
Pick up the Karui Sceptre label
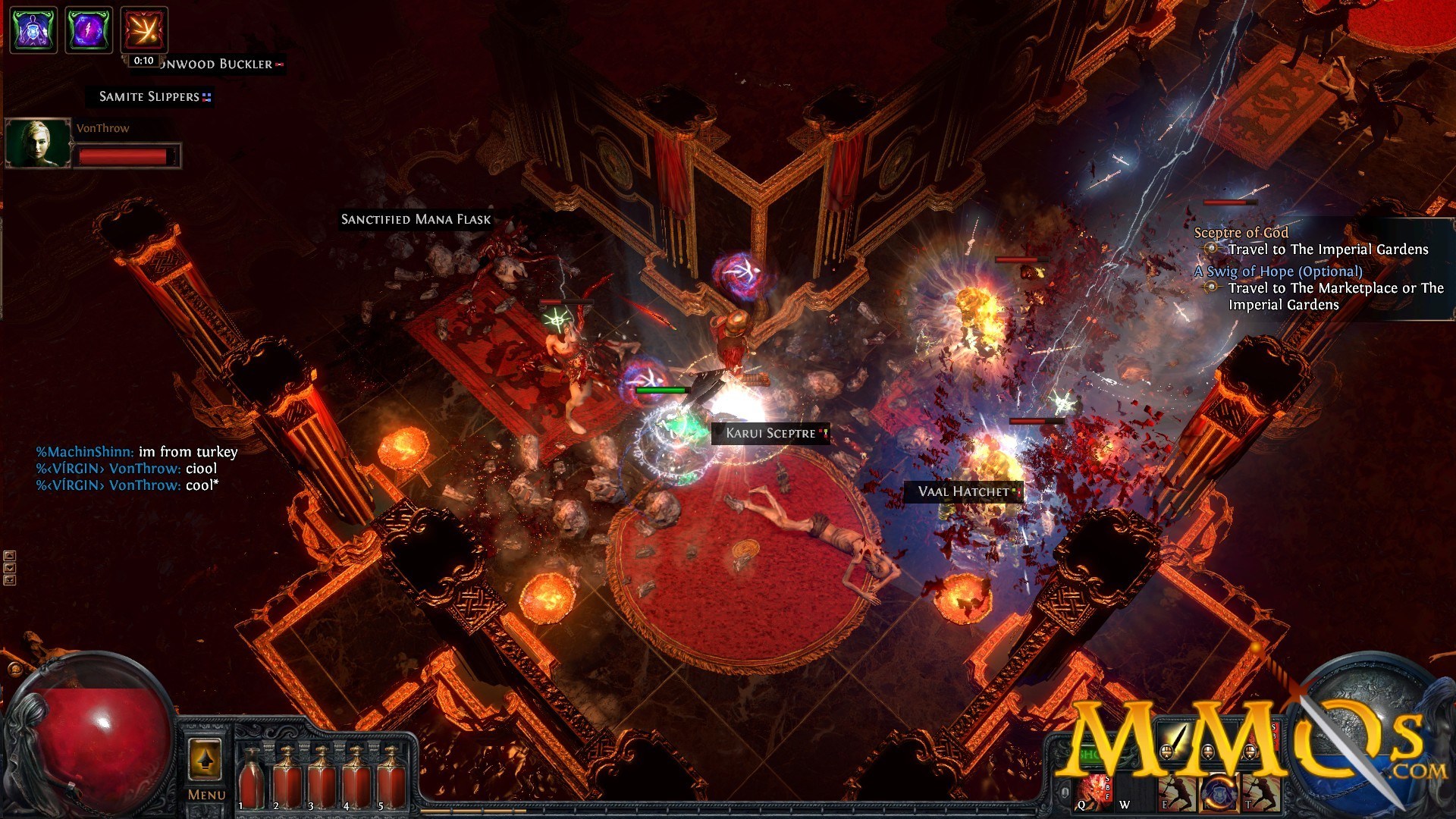770,434
